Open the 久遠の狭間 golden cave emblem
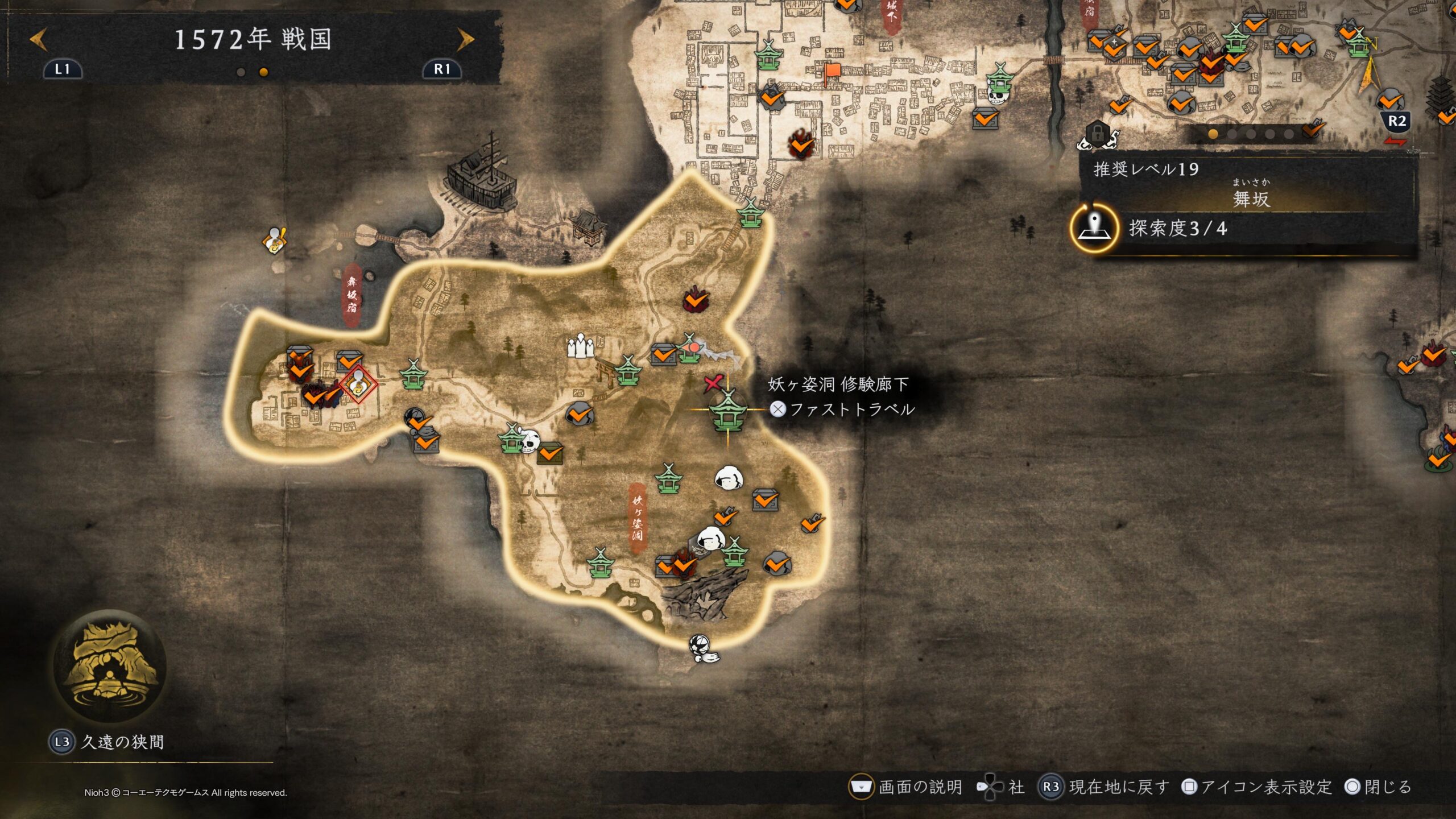This screenshot has width=1456, height=819. click(x=109, y=665)
